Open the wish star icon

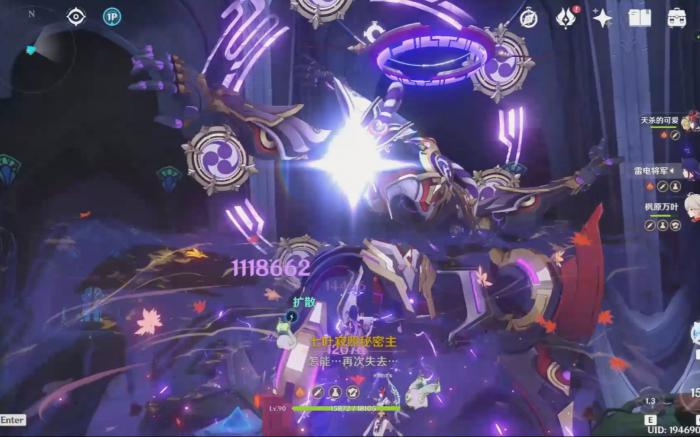pos(602,17)
